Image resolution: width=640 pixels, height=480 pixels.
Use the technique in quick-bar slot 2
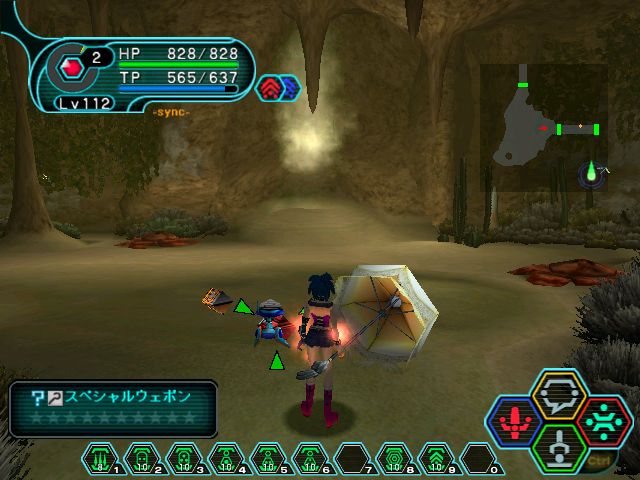(x=142, y=458)
